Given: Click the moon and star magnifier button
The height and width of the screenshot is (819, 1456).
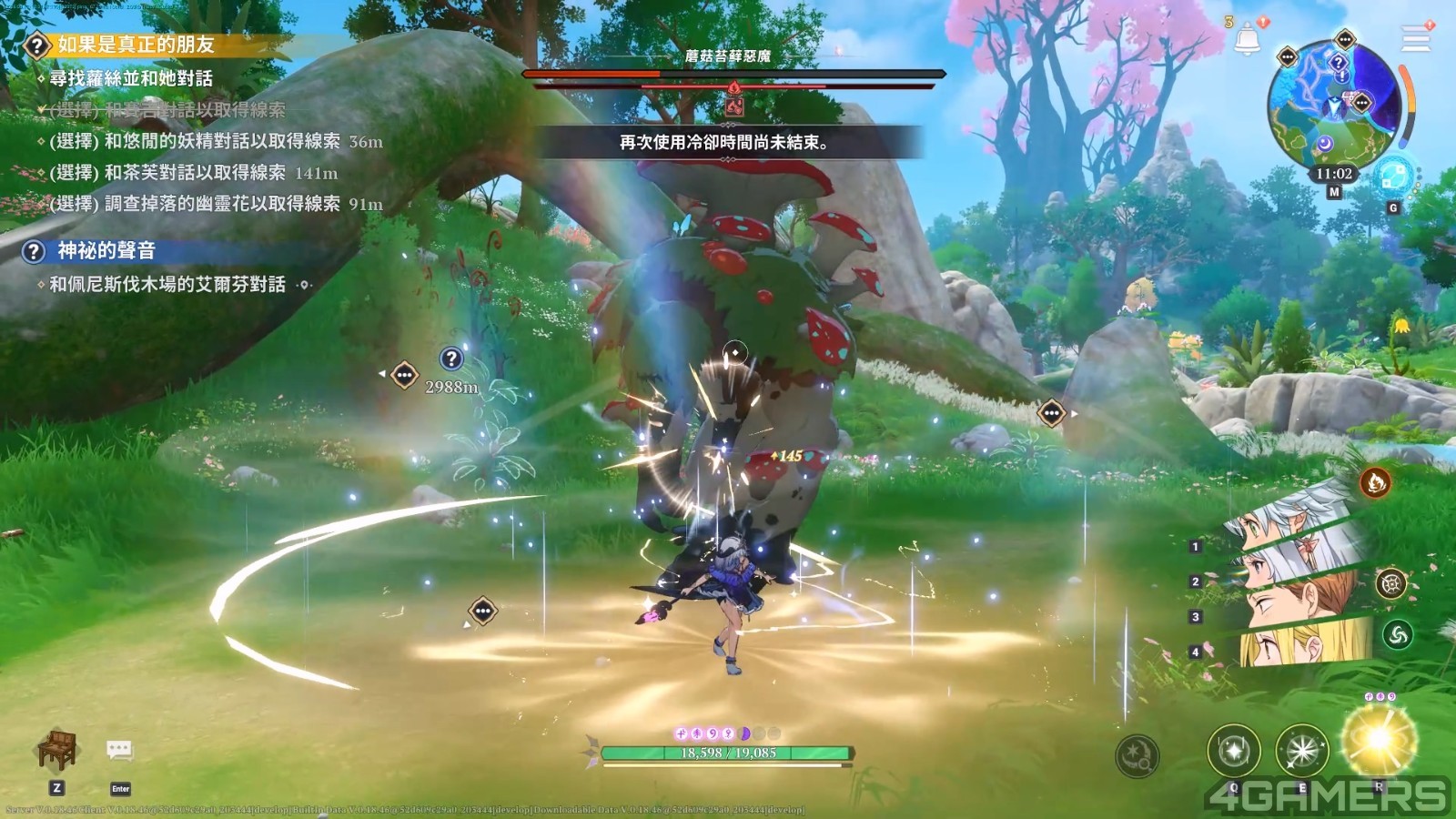Looking at the screenshot, I should [x=1137, y=755].
